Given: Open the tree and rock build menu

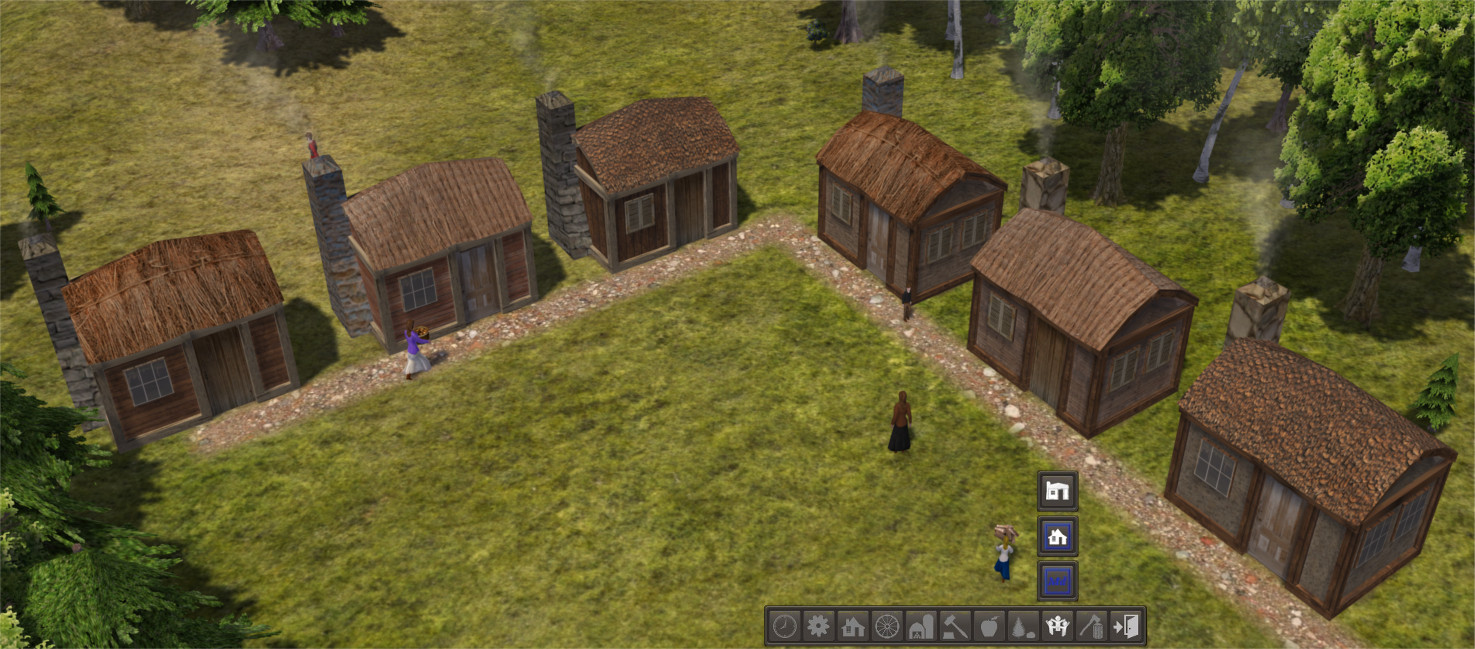Looking at the screenshot, I should [x=1023, y=627].
